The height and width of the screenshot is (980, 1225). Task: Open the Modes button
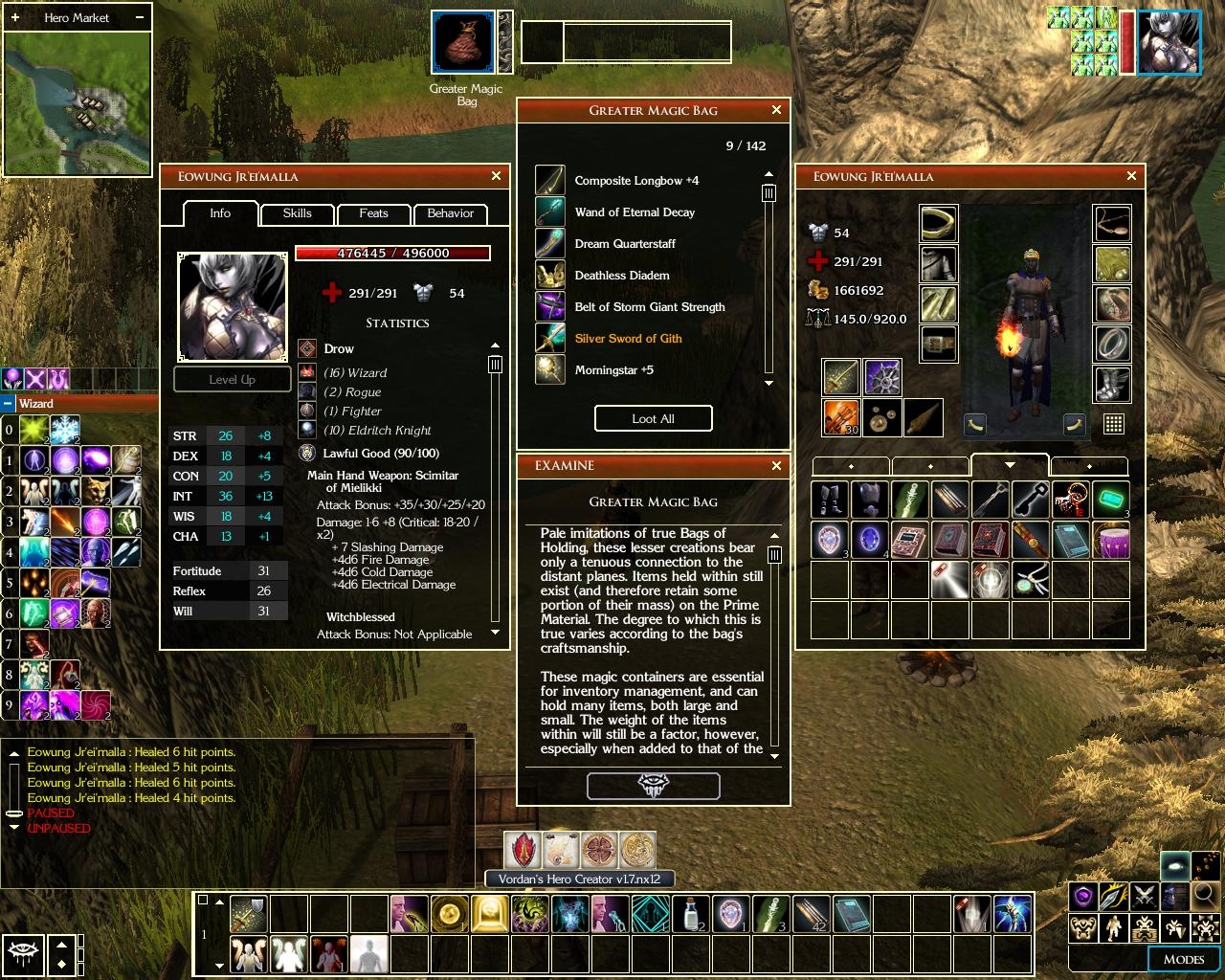(x=1183, y=959)
